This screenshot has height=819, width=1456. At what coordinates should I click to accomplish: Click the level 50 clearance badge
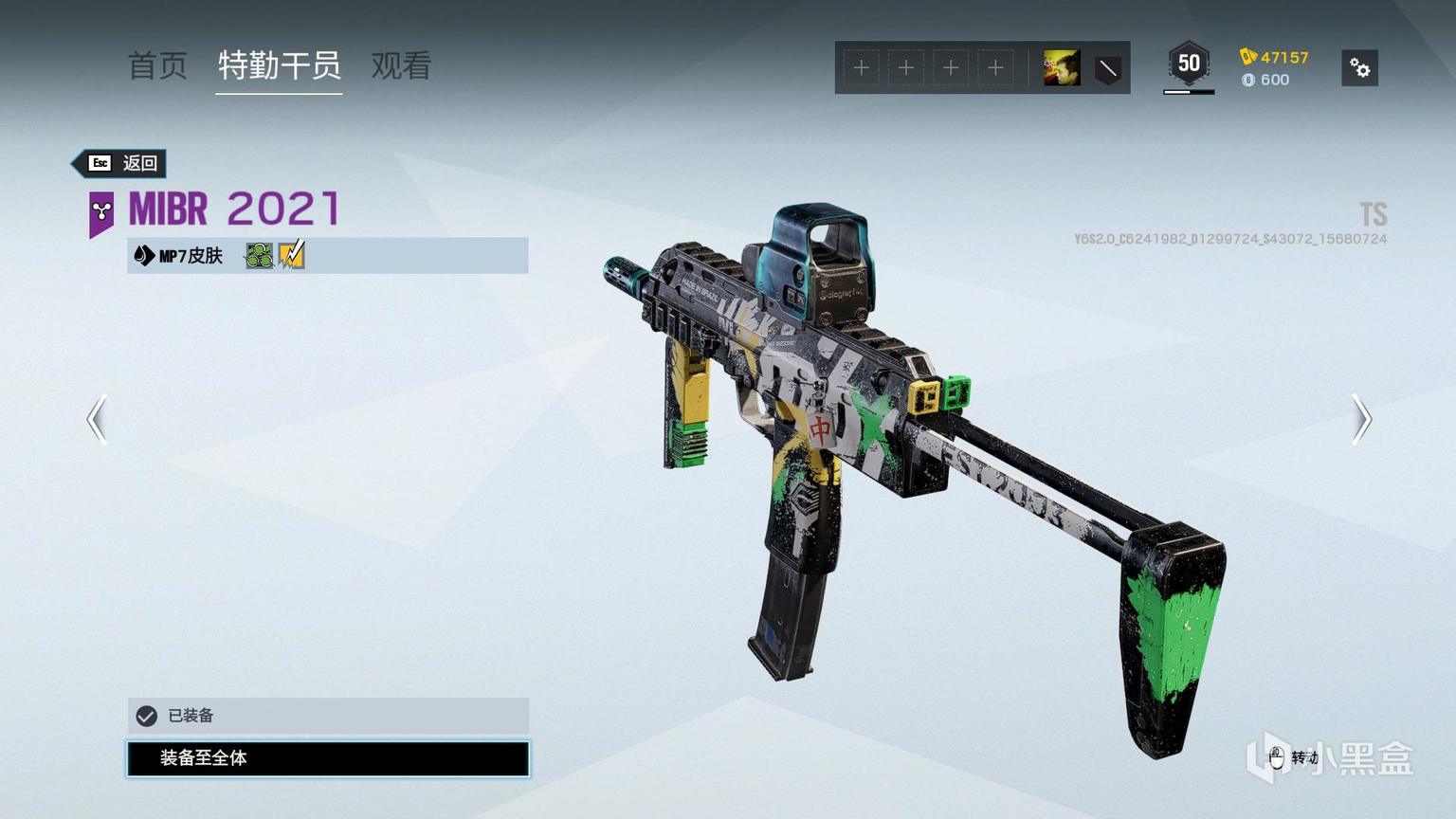pyautogui.click(x=1189, y=64)
